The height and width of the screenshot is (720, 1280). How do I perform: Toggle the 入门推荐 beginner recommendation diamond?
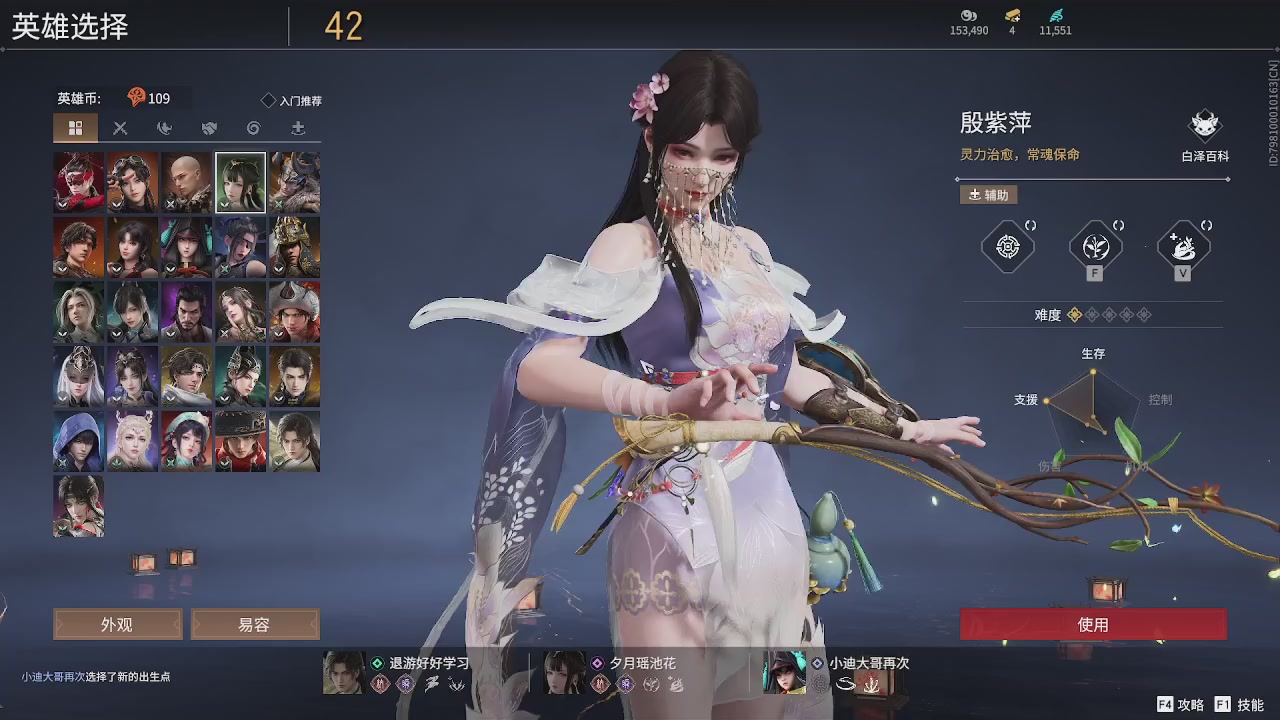[x=268, y=100]
